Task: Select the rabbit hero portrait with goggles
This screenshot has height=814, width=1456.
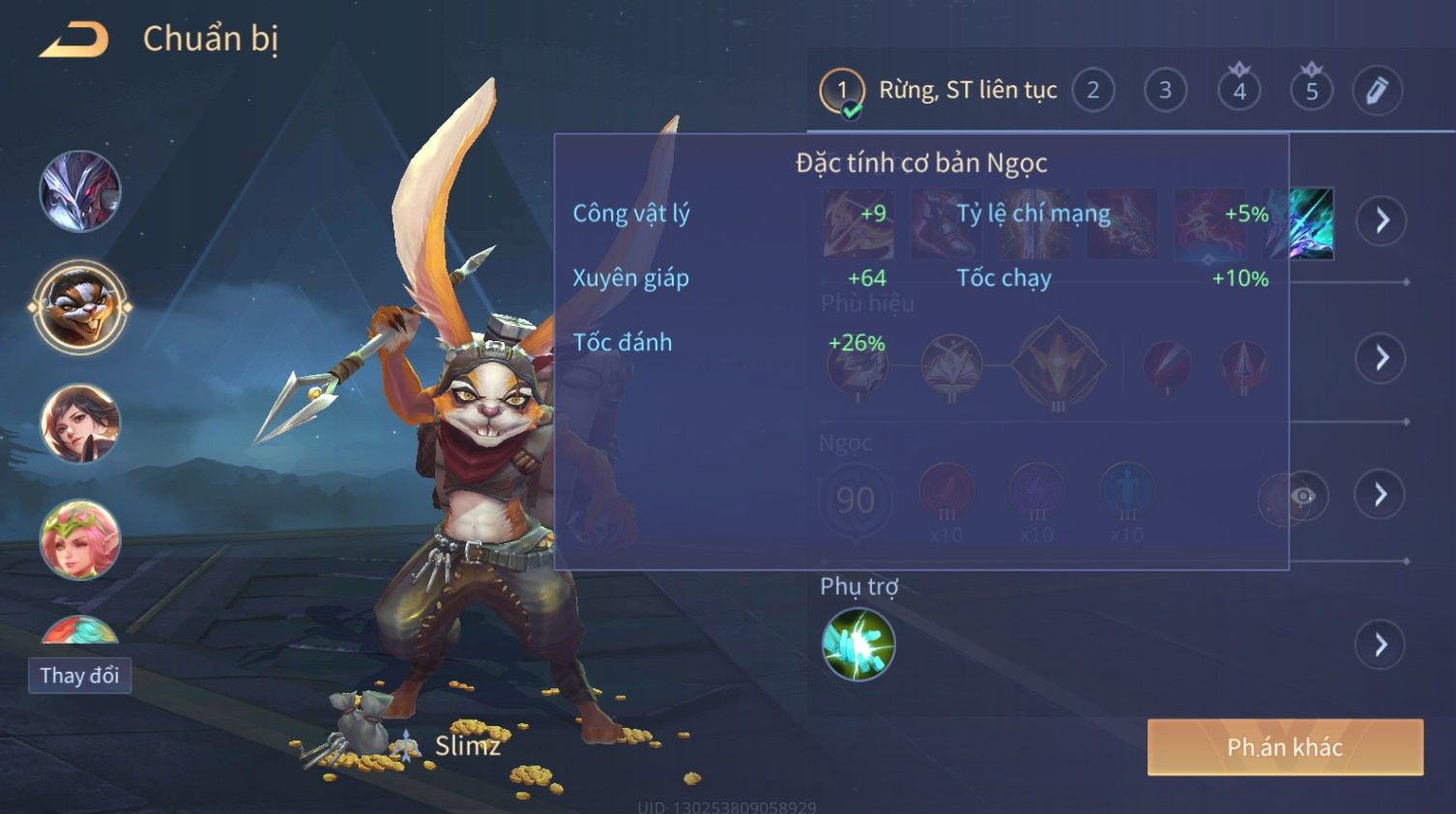Action: coord(80,306)
